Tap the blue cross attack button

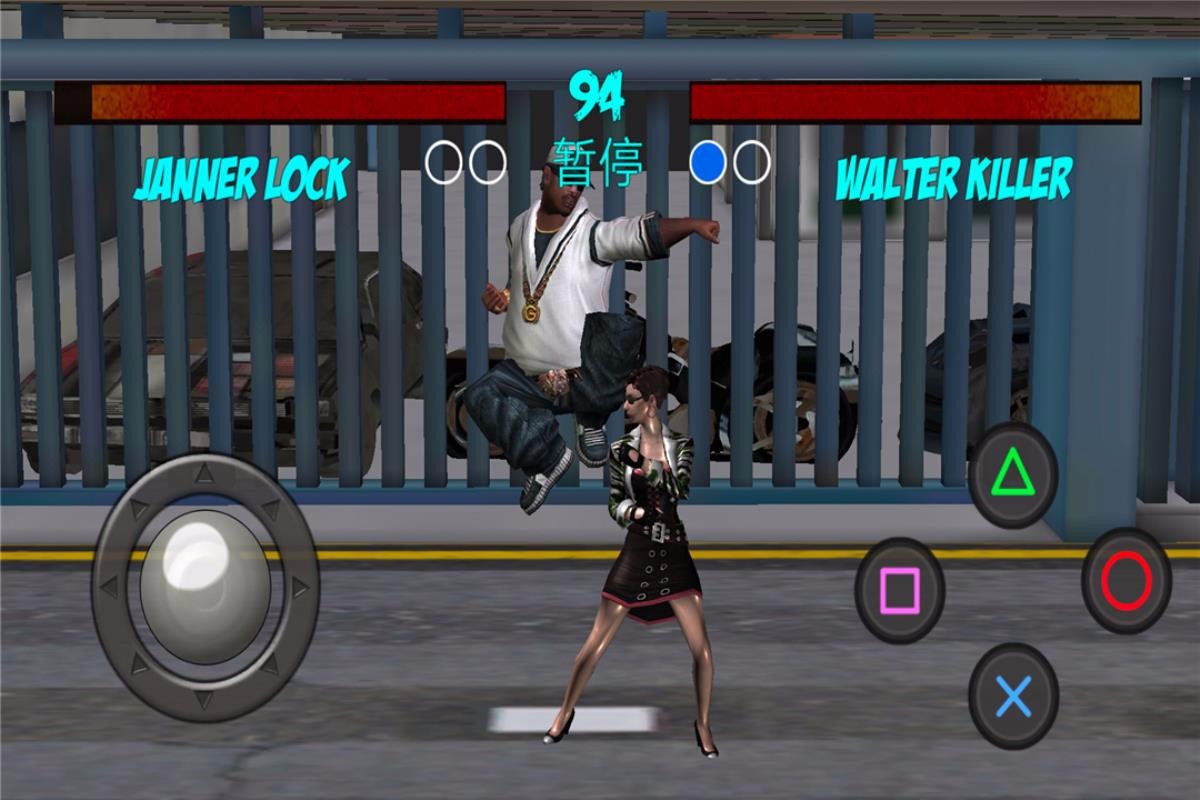coord(1013,696)
